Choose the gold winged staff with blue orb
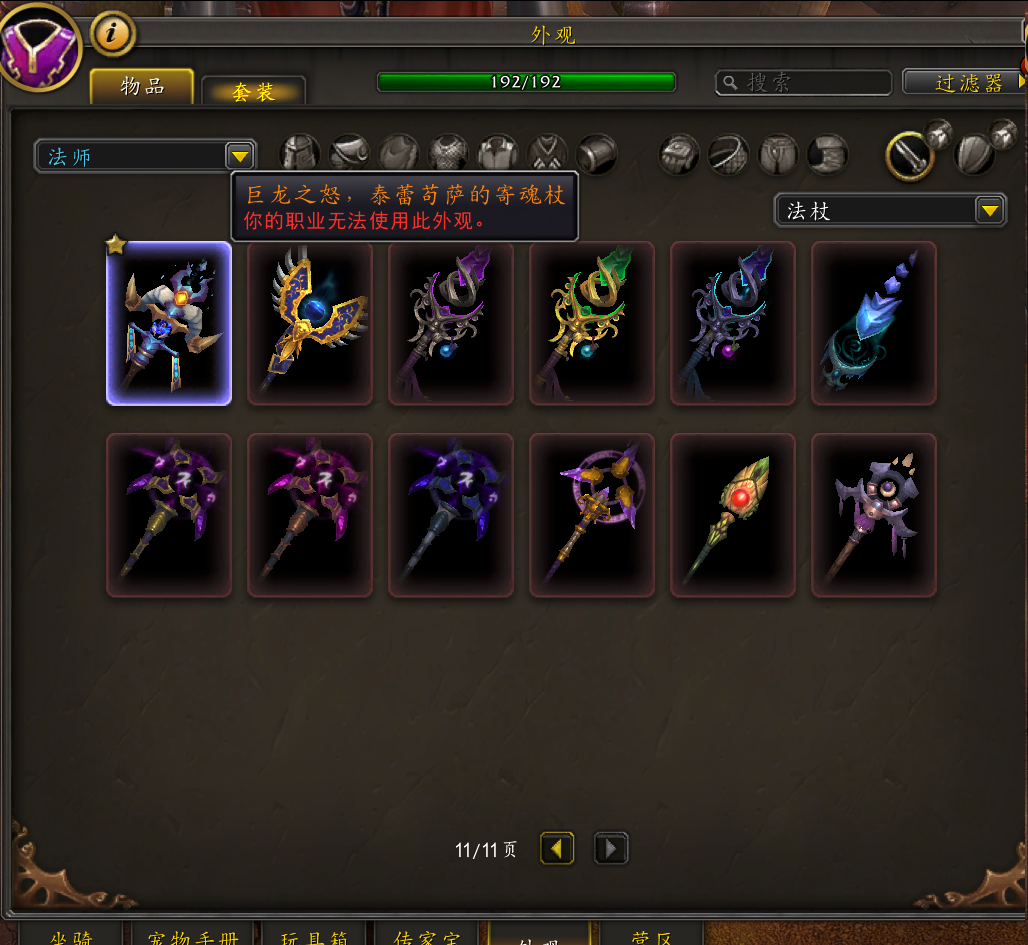Viewport: 1028px width, 945px height. pos(310,323)
